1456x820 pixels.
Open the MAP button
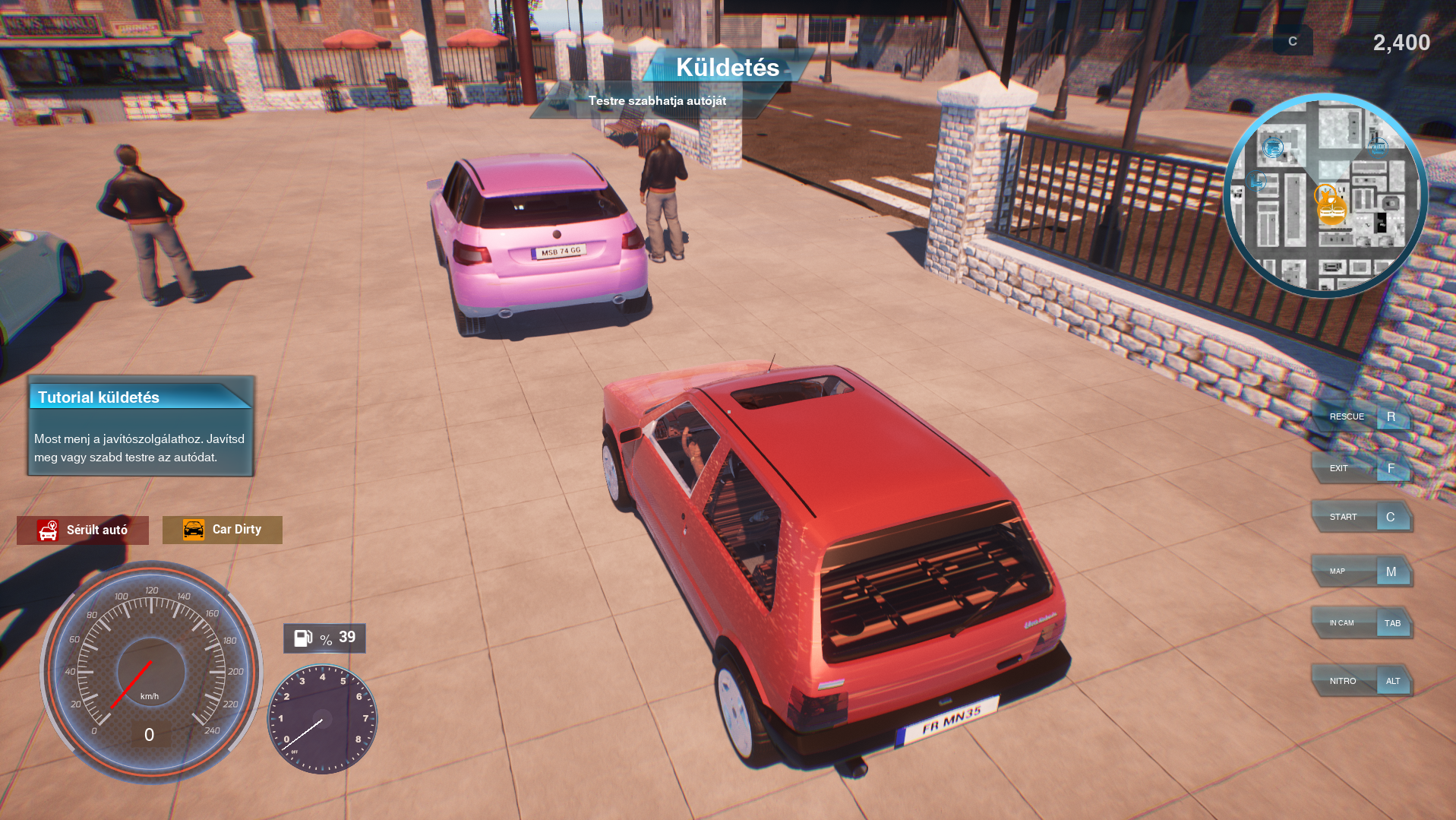point(1361,571)
